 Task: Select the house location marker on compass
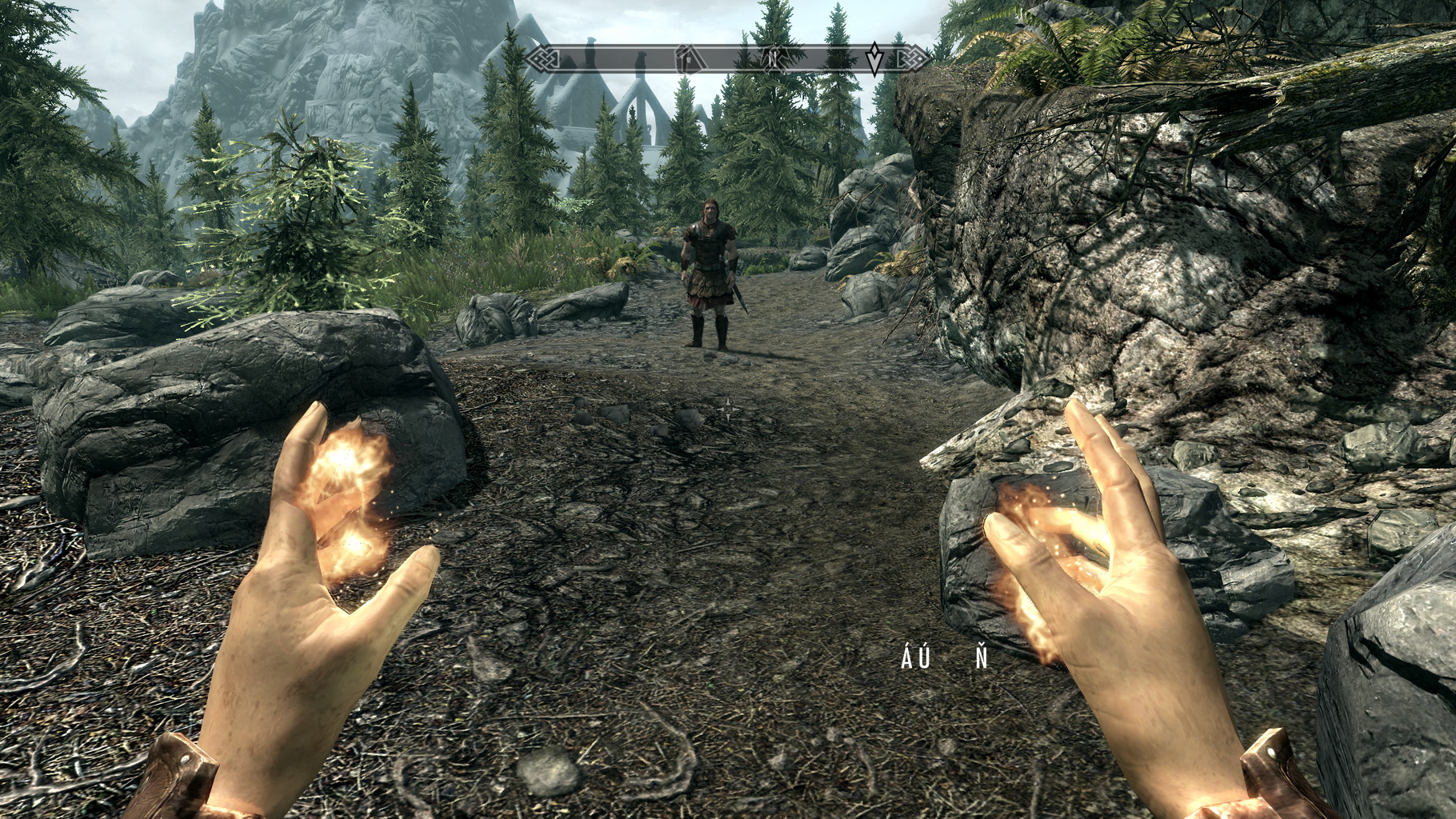click(686, 58)
